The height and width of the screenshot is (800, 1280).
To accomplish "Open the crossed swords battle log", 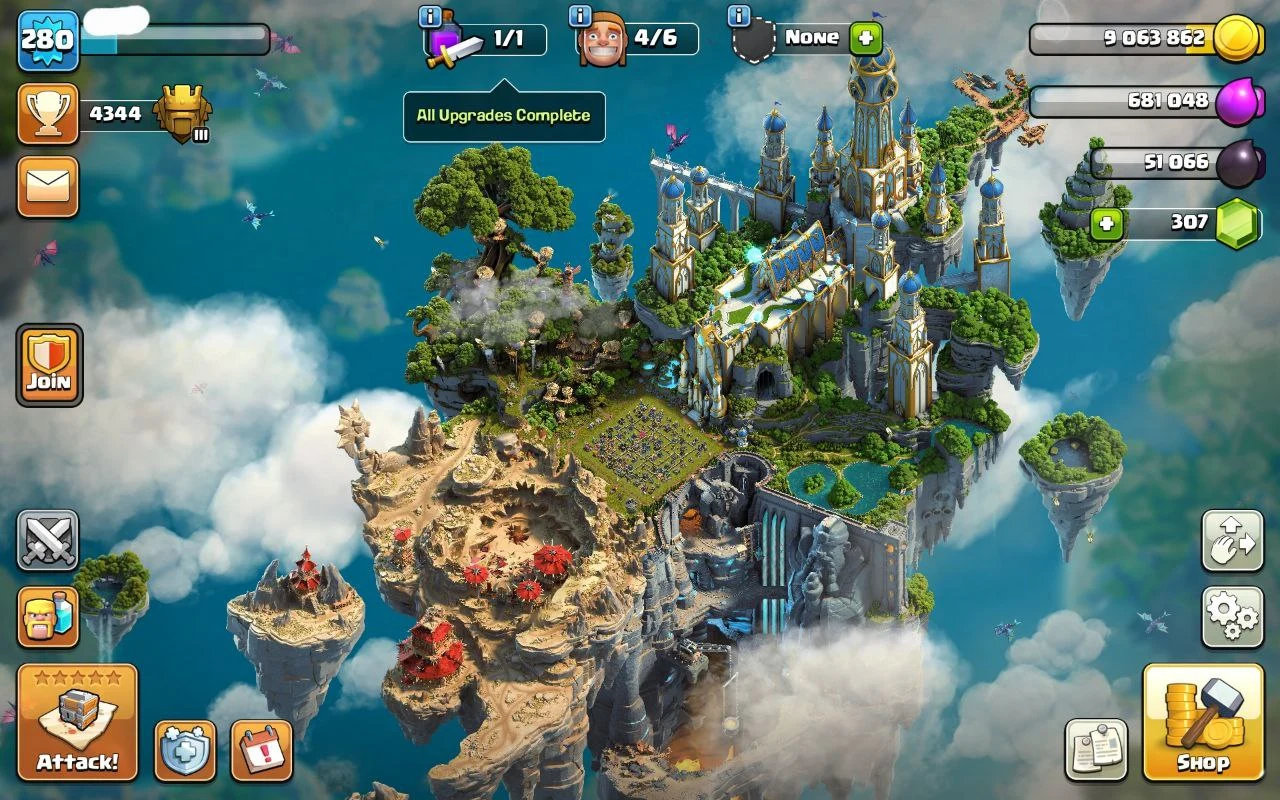I will point(48,541).
